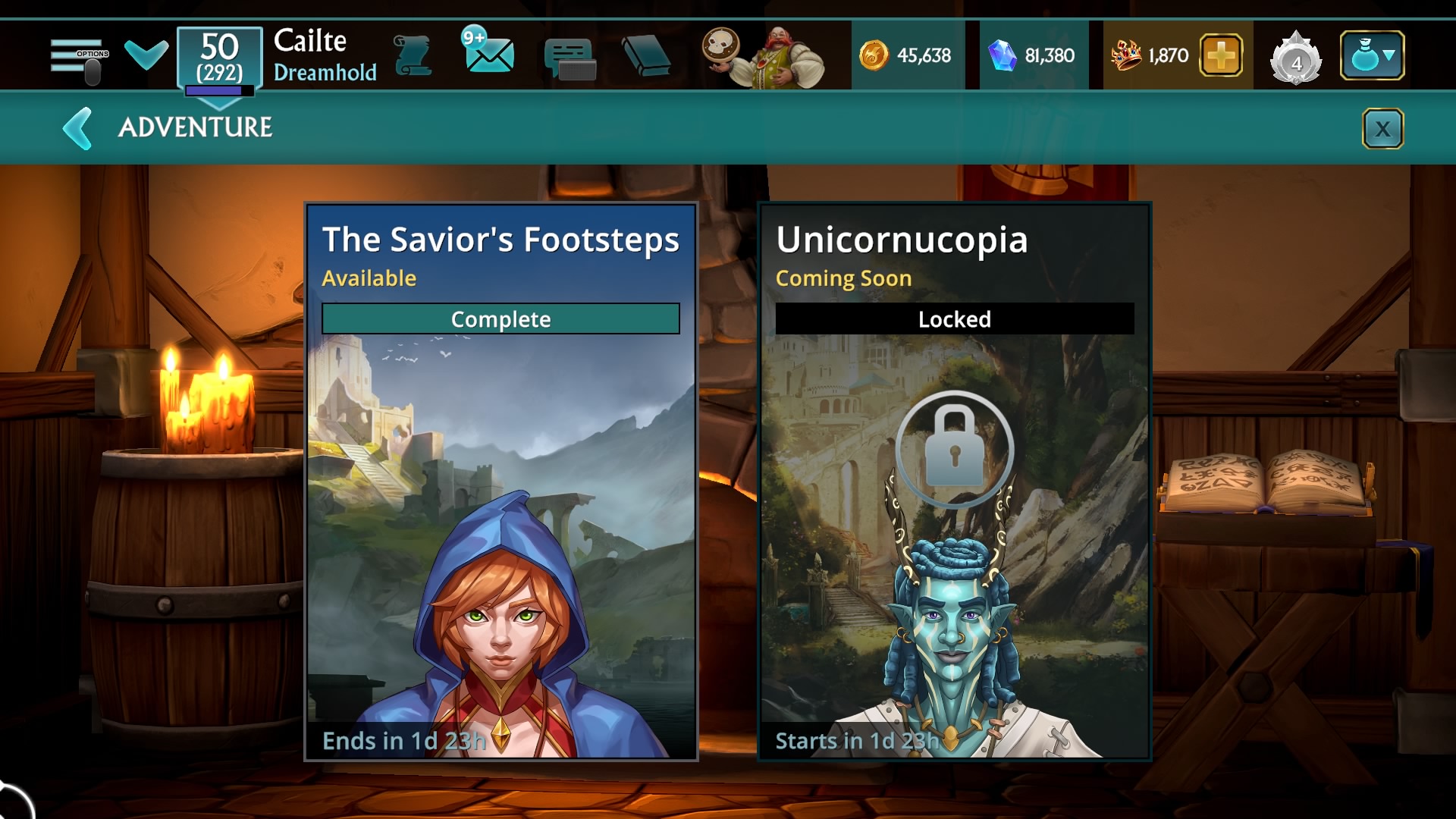This screenshot has width=1456, height=819.
Task: Add crowns with the gold plus button
Action: pos(1220,55)
